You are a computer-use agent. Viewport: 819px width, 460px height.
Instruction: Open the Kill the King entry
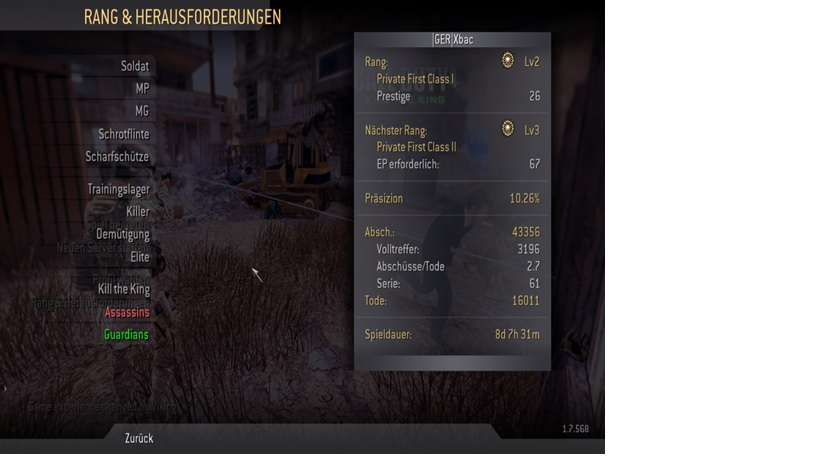point(123,289)
